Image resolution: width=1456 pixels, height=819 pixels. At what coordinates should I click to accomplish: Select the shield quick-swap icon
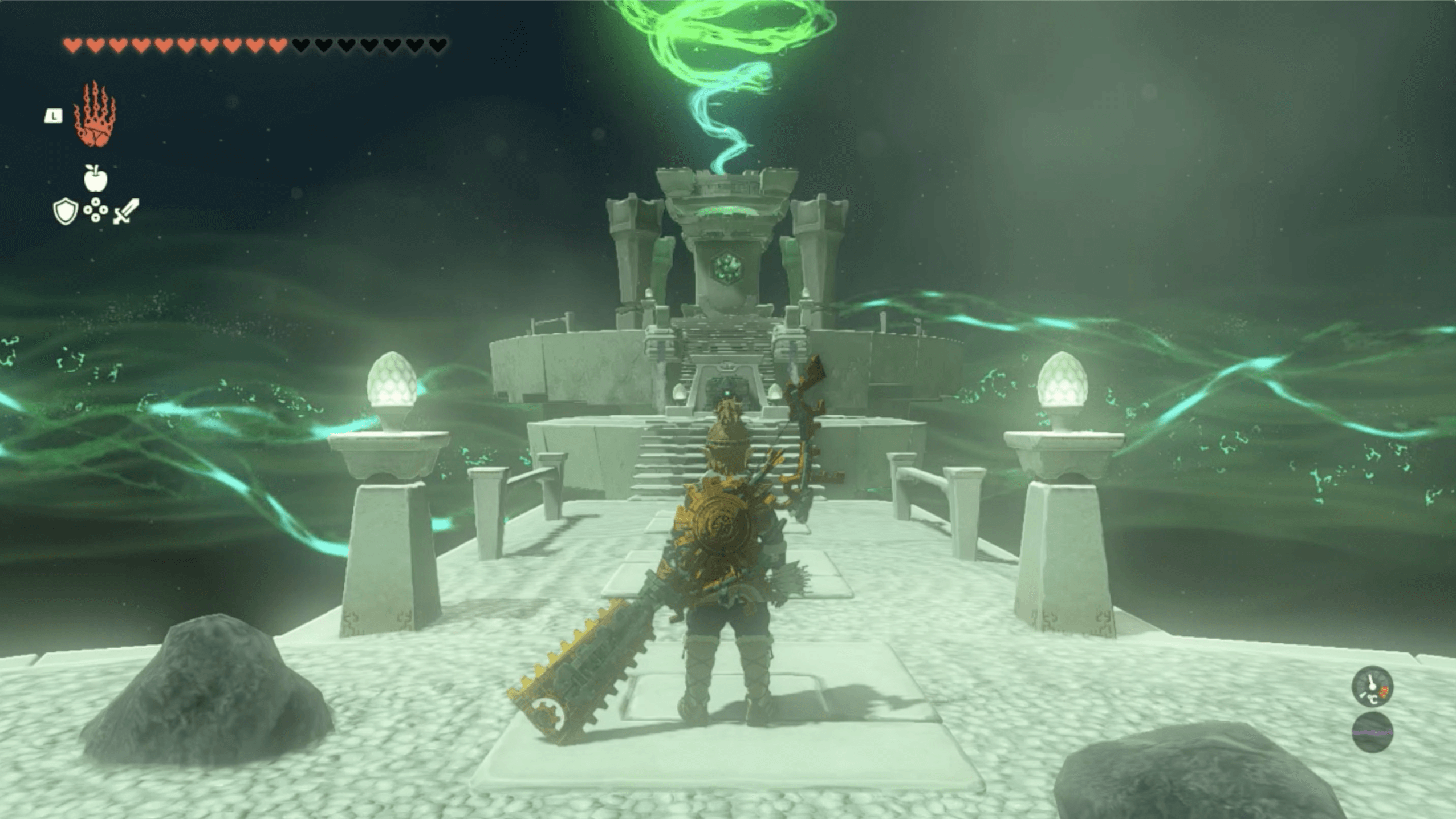pyautogui.click(x=65, y=211)
